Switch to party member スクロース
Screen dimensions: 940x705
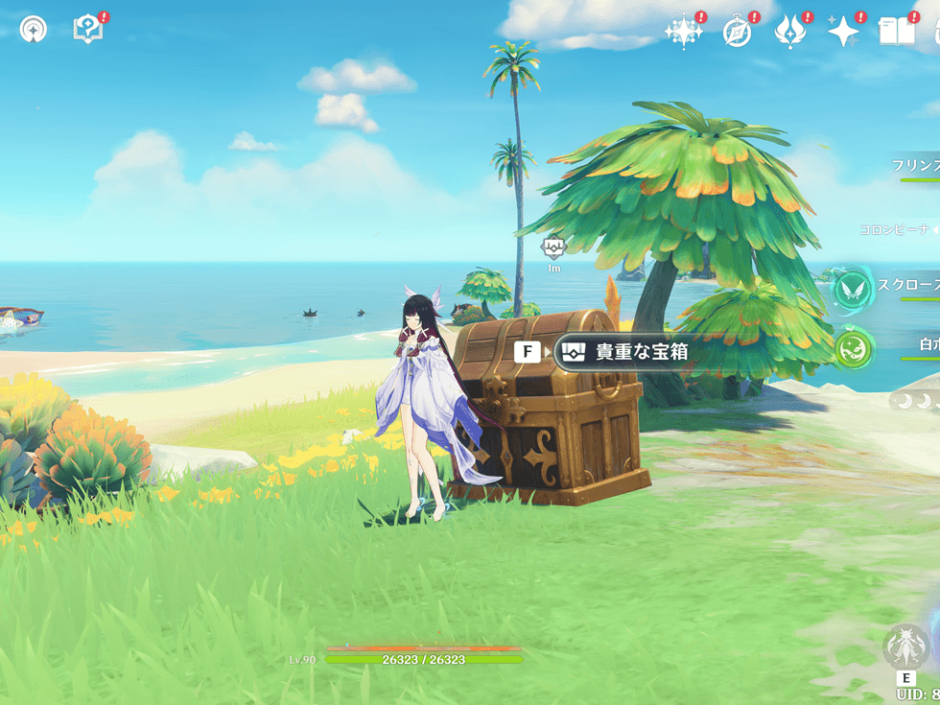(x=910, y=285)
